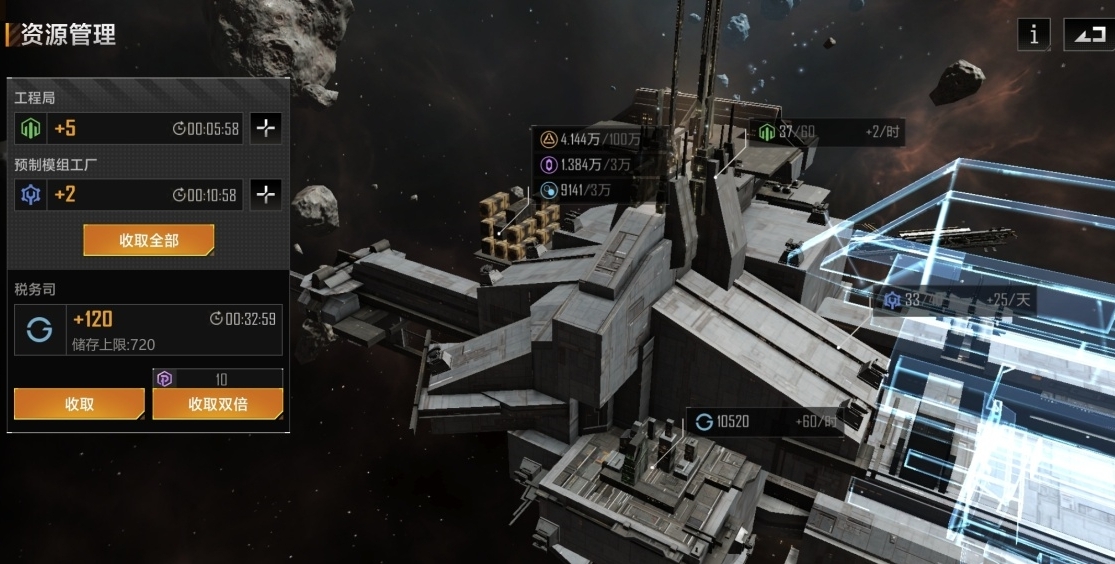
Task: Click the 工程局 row's pinwheel button
Action: [265, 128]
